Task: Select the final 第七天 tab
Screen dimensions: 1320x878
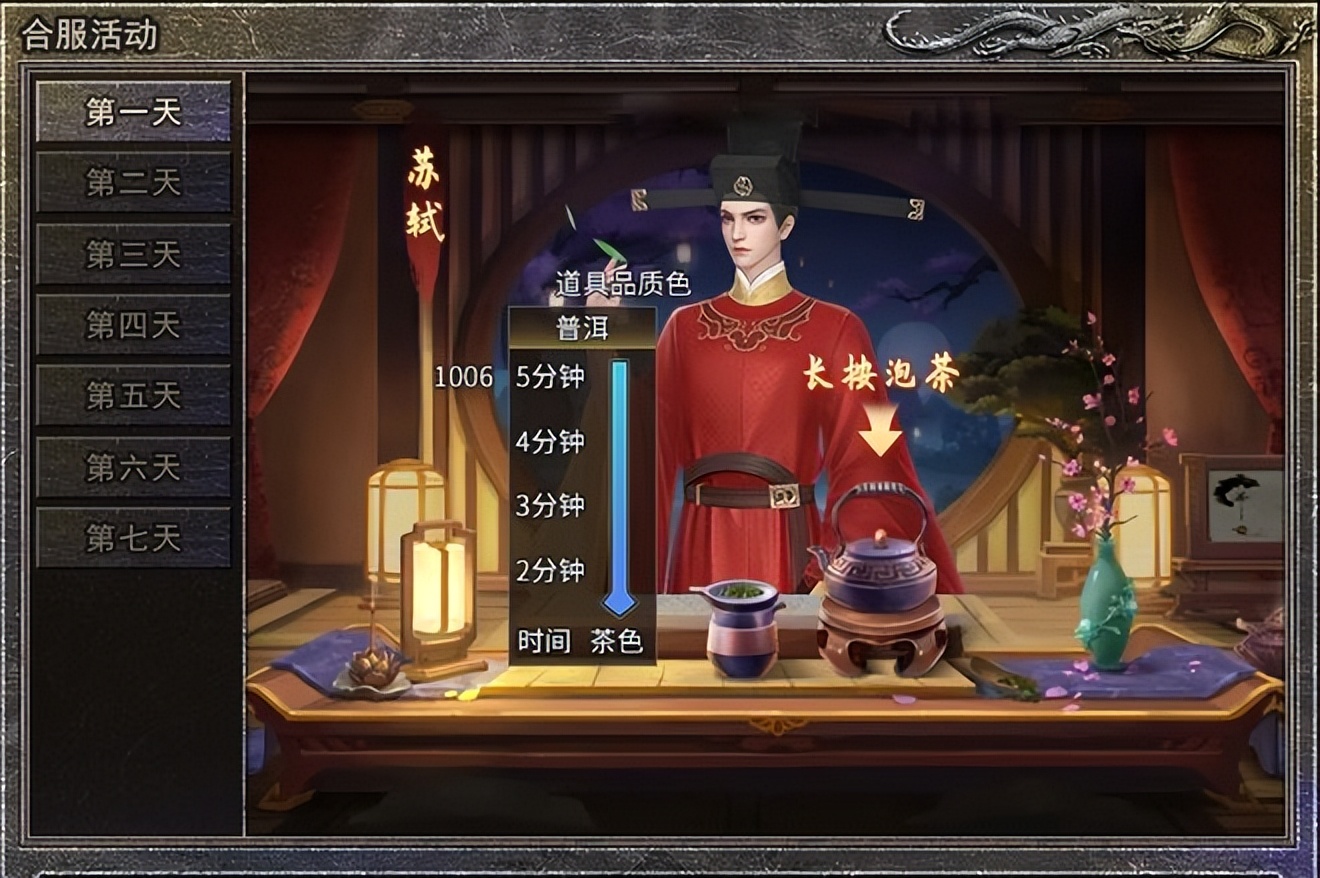Action: pyautogui.click(x=131, y=538)
